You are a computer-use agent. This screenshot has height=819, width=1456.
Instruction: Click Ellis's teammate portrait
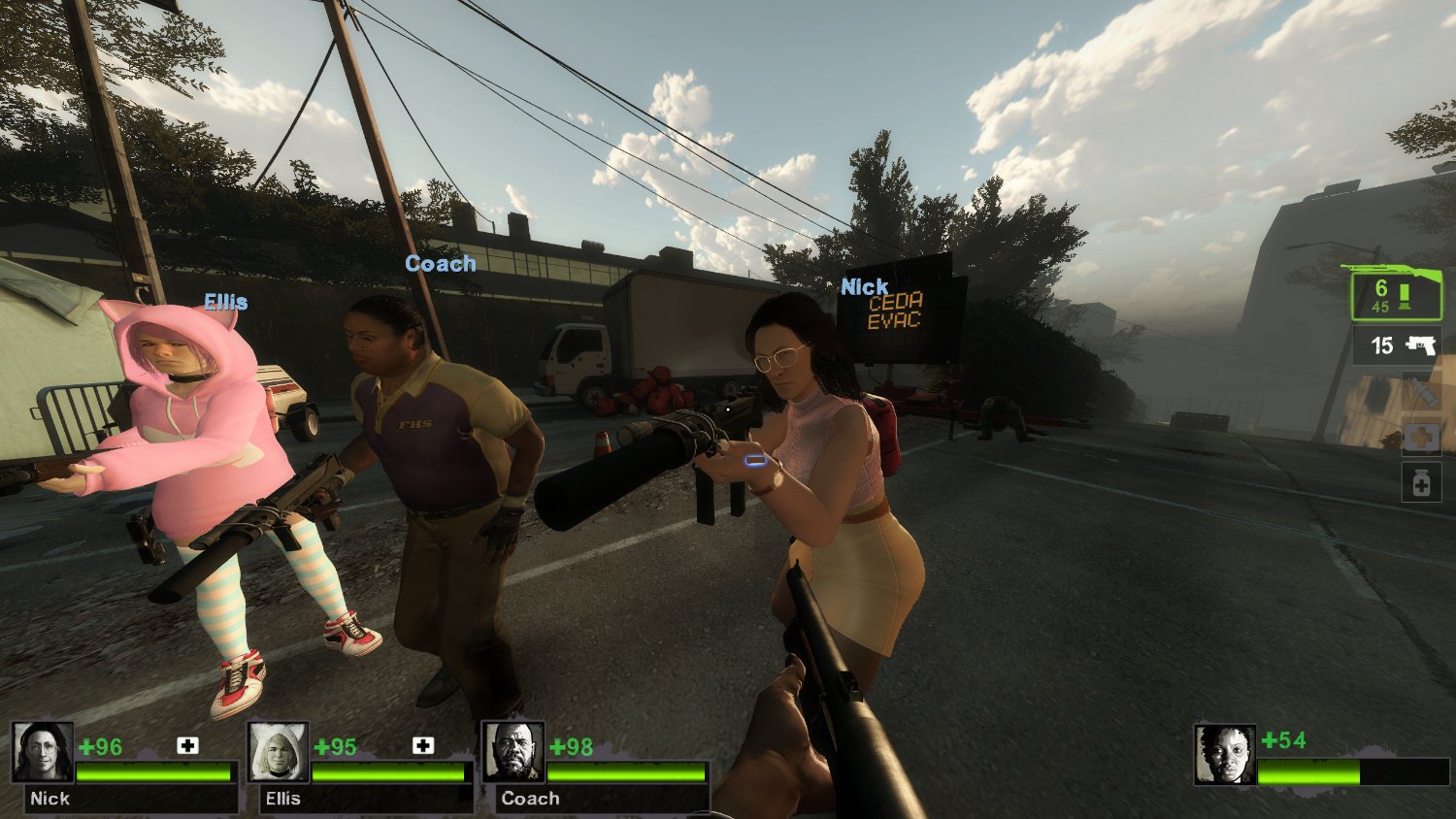click(279, 752)
